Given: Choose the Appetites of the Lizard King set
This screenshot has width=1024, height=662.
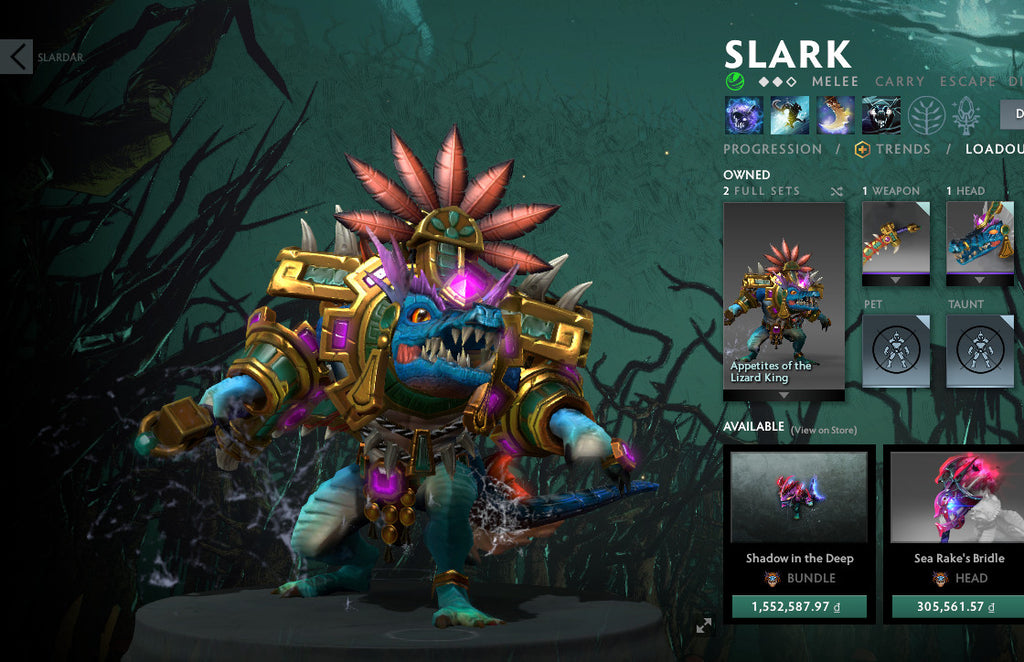Looking at the screenshot, I should tap(784, 301).
